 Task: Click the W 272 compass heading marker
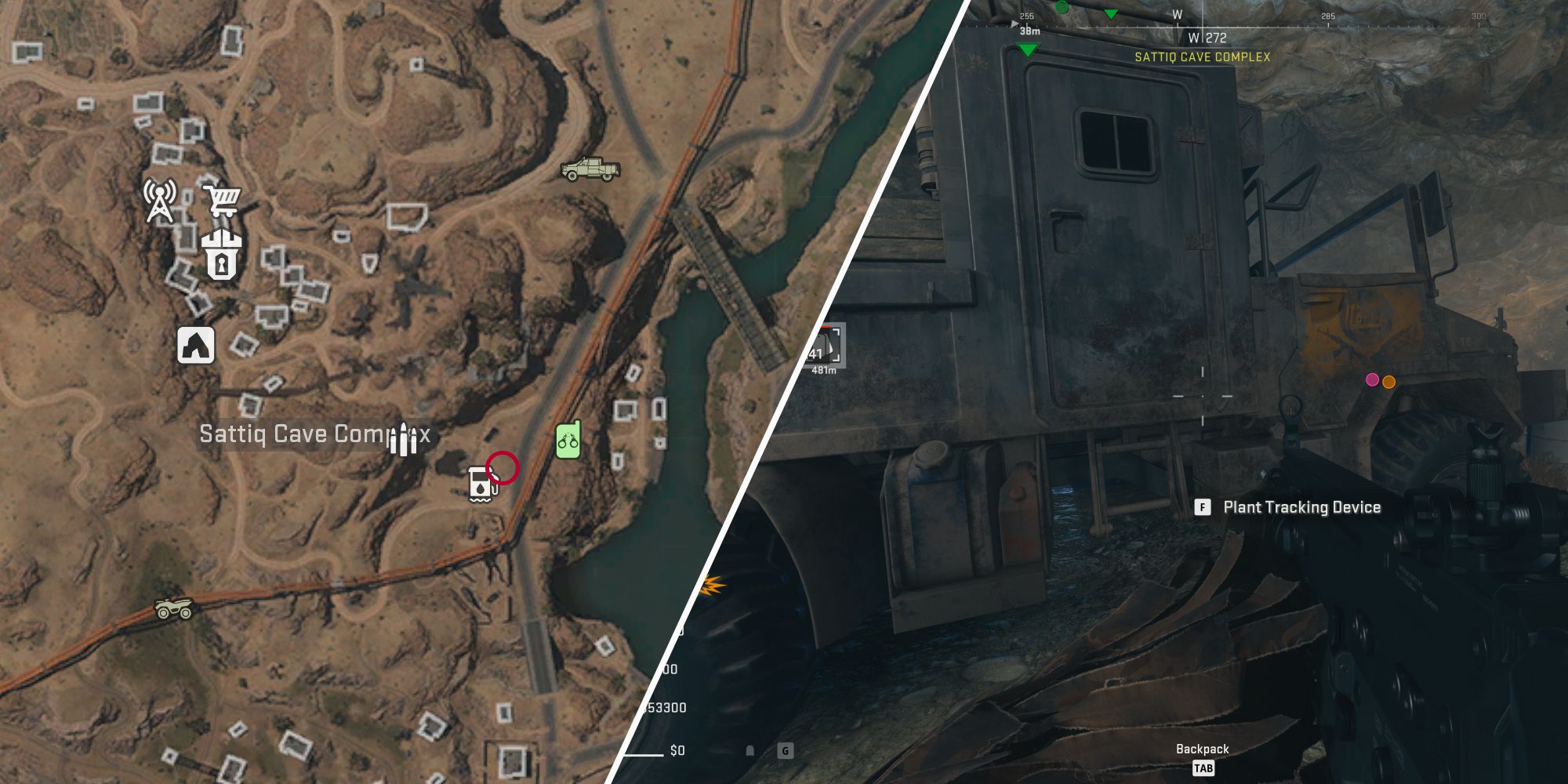tap(1207, 35)
